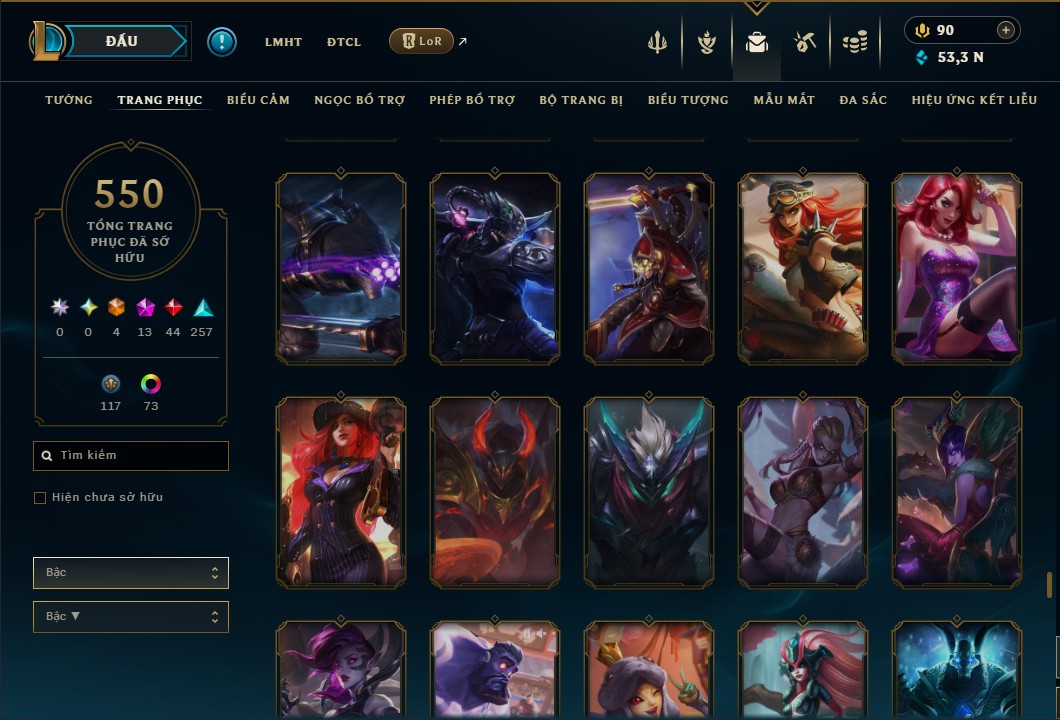Screen dimensions: 1060x720
Task: Go to the PHÉP BỔ TRỢ tab
Action: pyautogui.click(x=472, y=100)
